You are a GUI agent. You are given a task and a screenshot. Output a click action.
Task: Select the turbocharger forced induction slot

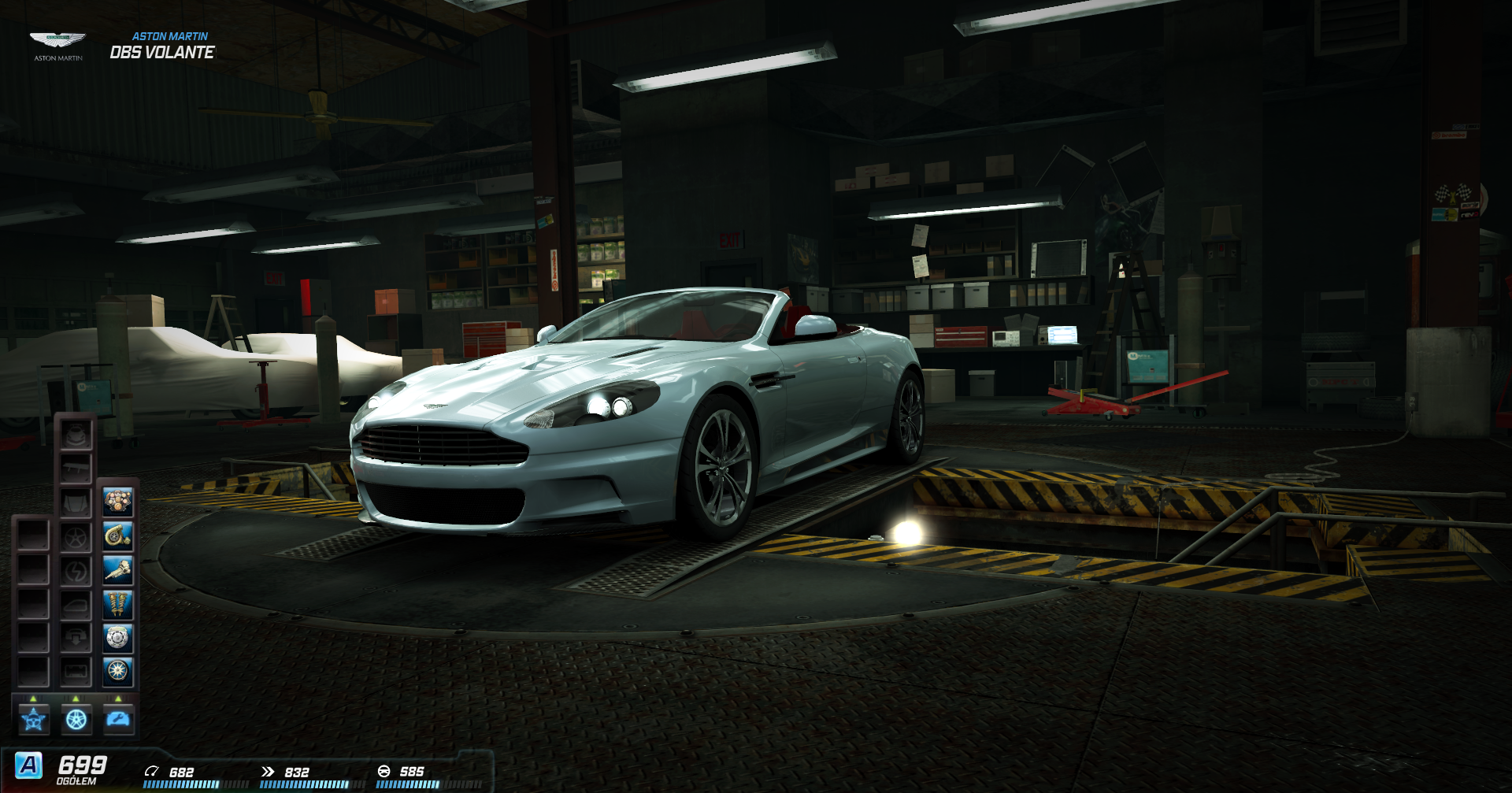tap(118, 536)
